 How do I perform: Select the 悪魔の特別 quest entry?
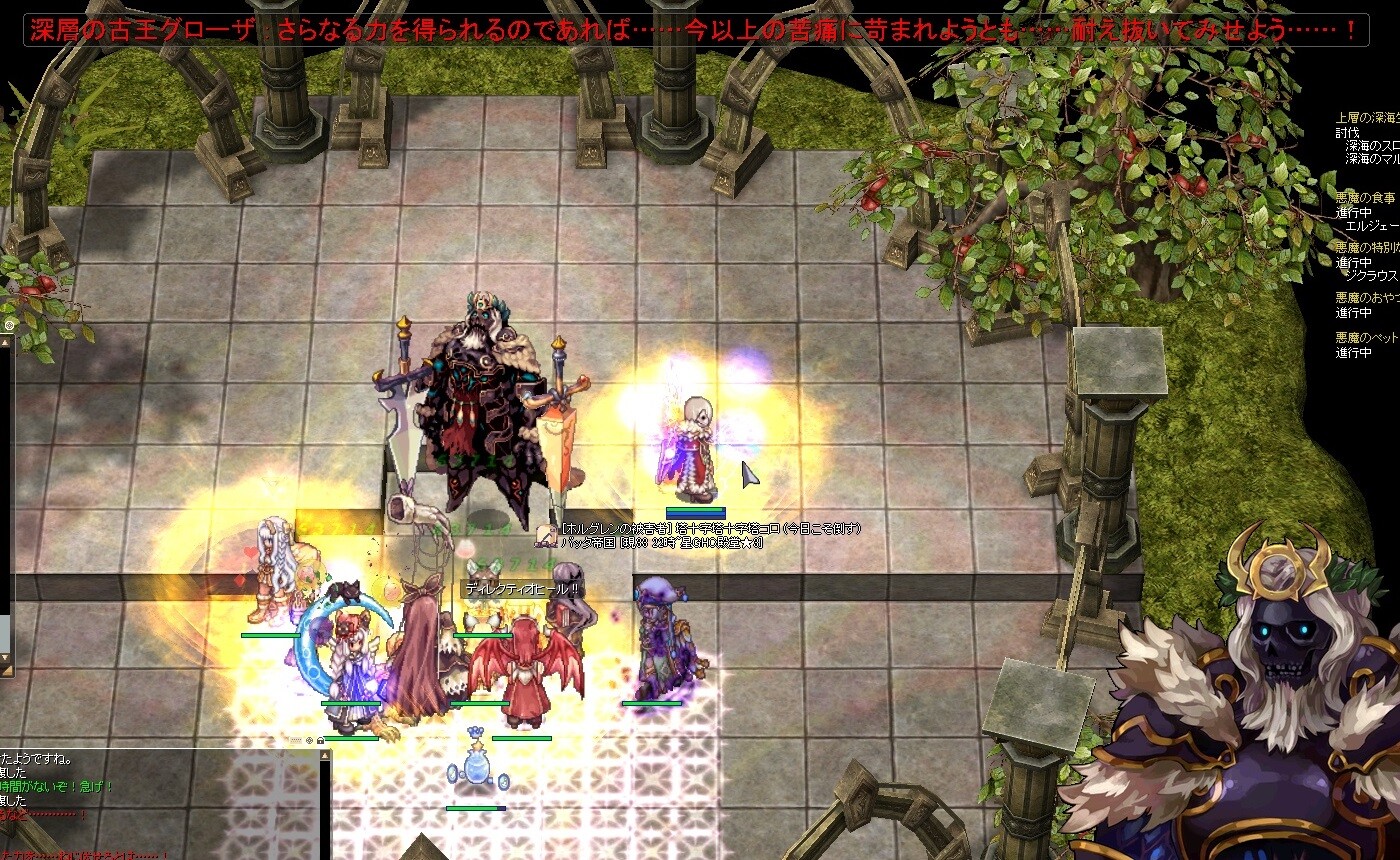[x=1367, y=247]
